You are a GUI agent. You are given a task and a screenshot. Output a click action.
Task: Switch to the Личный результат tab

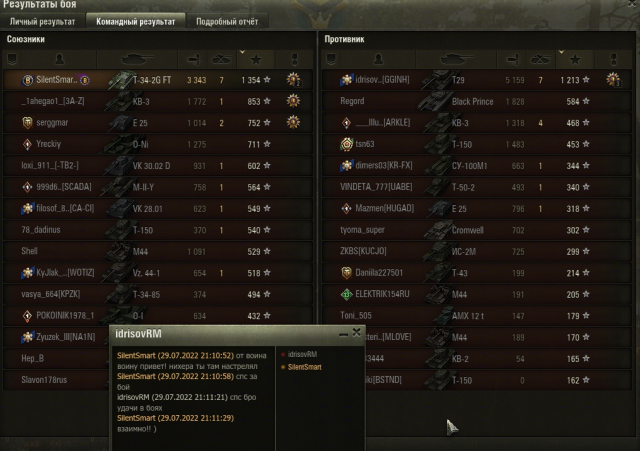pos(40,20)
